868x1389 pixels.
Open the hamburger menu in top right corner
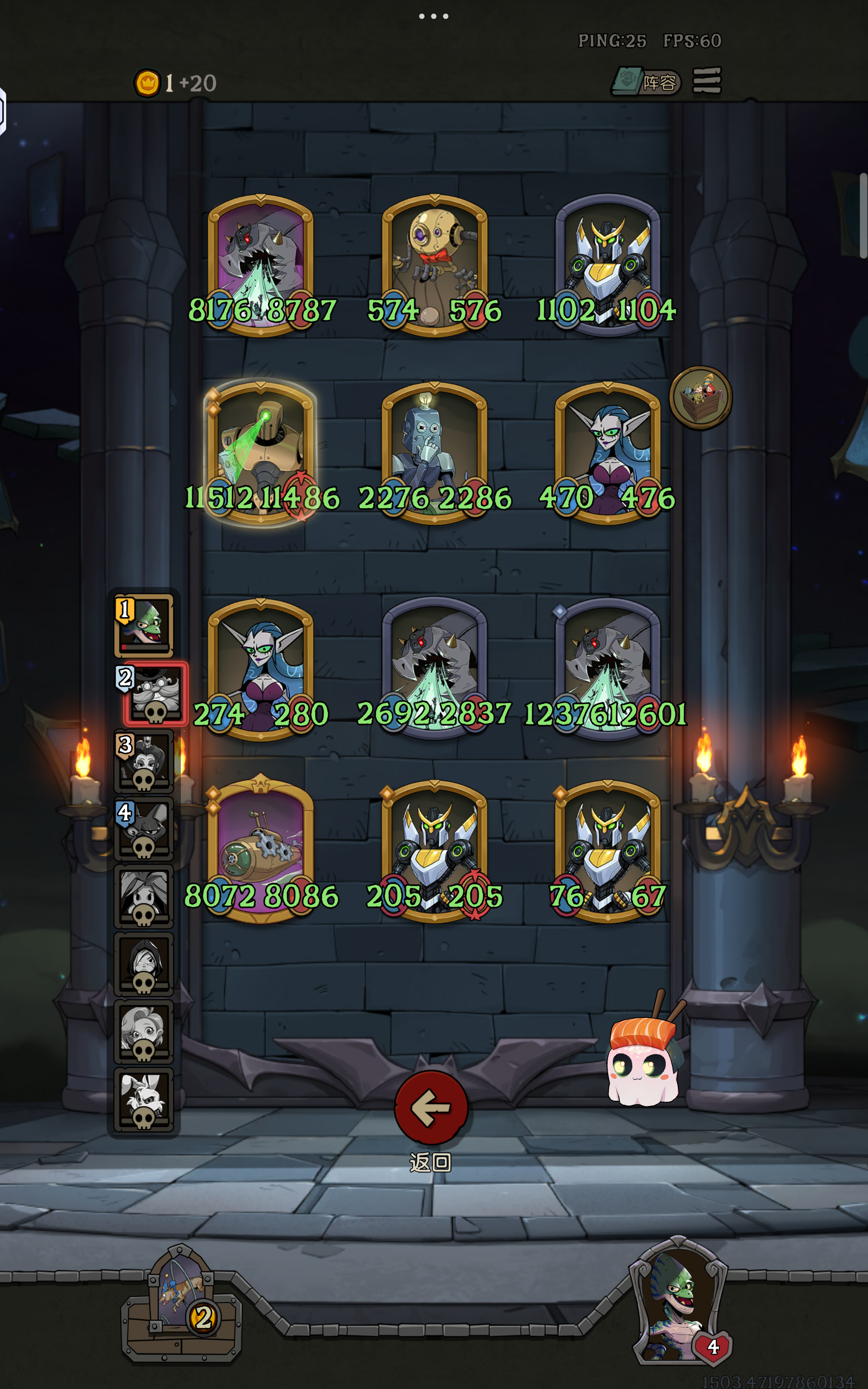point(708,82)
